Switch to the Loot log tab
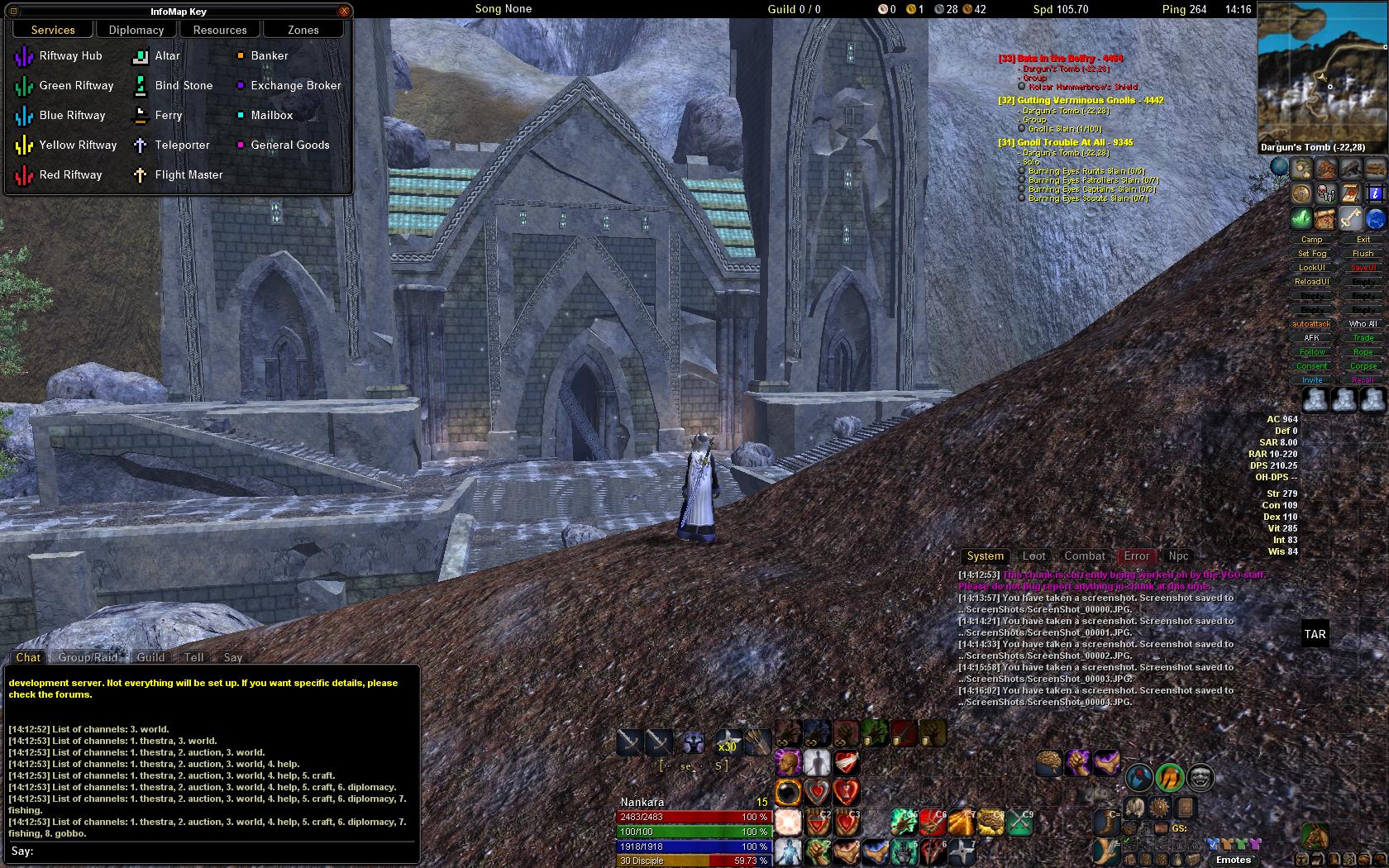This screenshot has width=1389, height=868. pos(1033,556)
